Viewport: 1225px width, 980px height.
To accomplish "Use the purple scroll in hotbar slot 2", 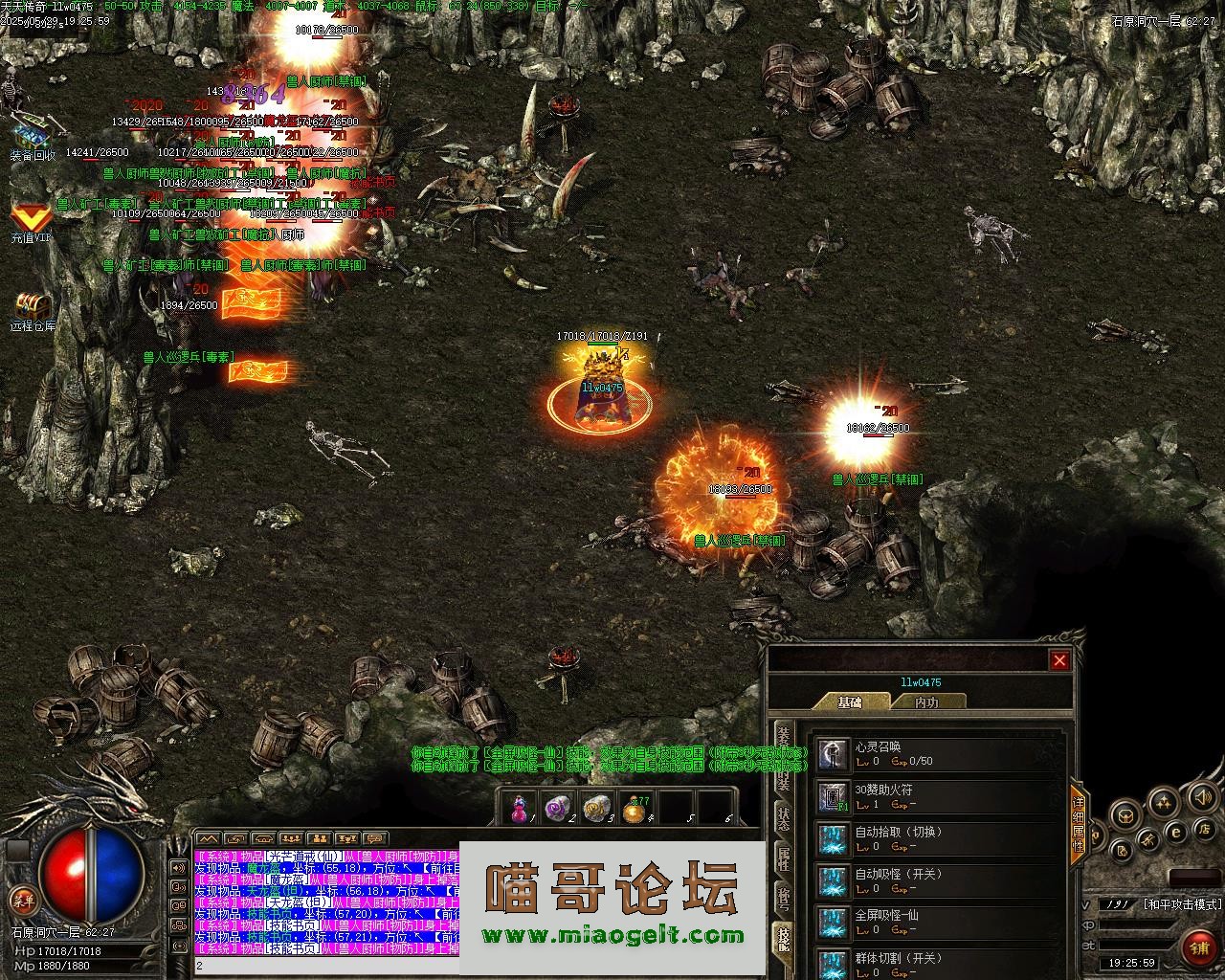I will click(x=556, y=809).
